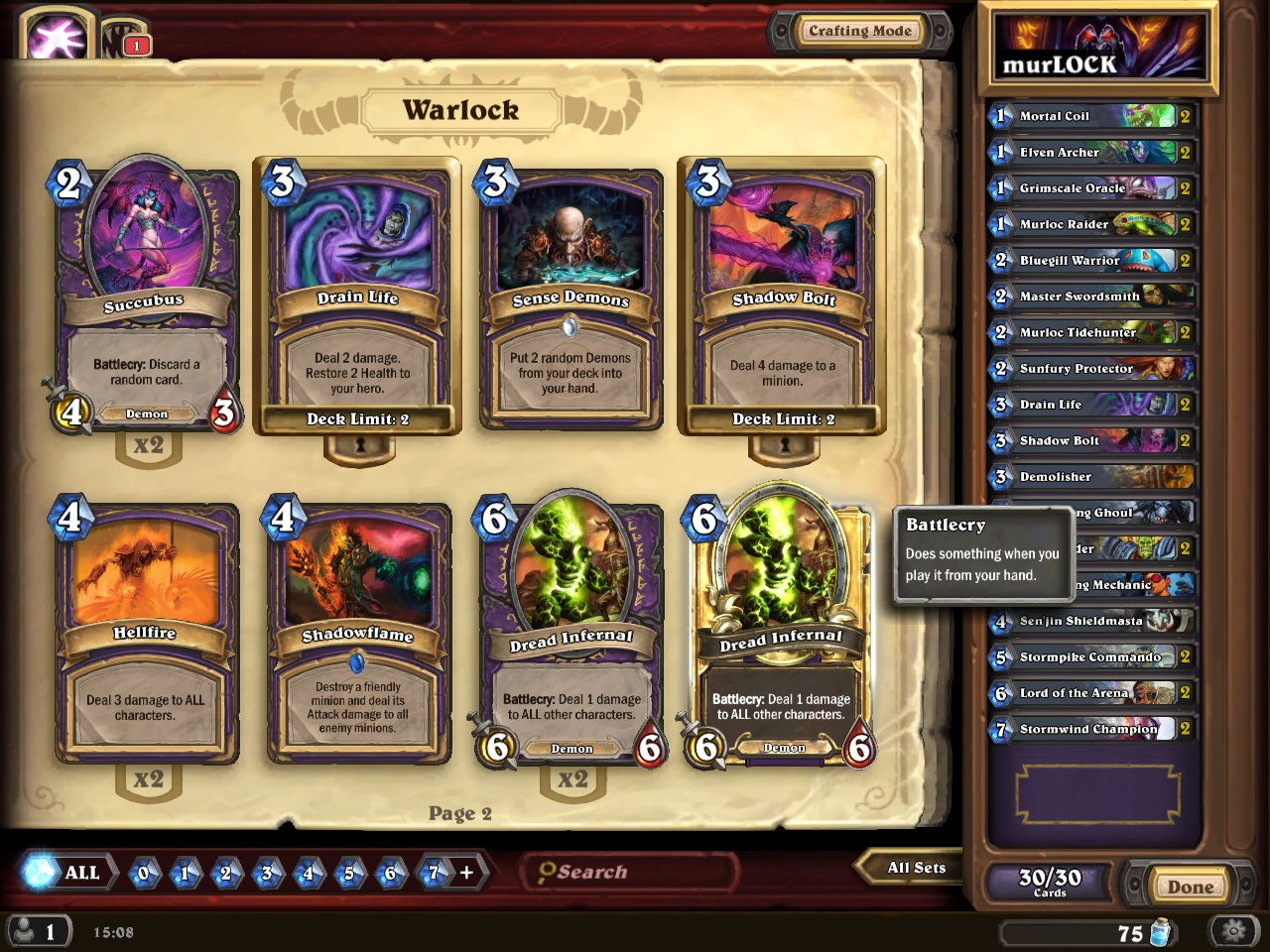The image size is (1270, 952).
Task: Toggle Crafting Mode
Action: click(x=859, y=32)
